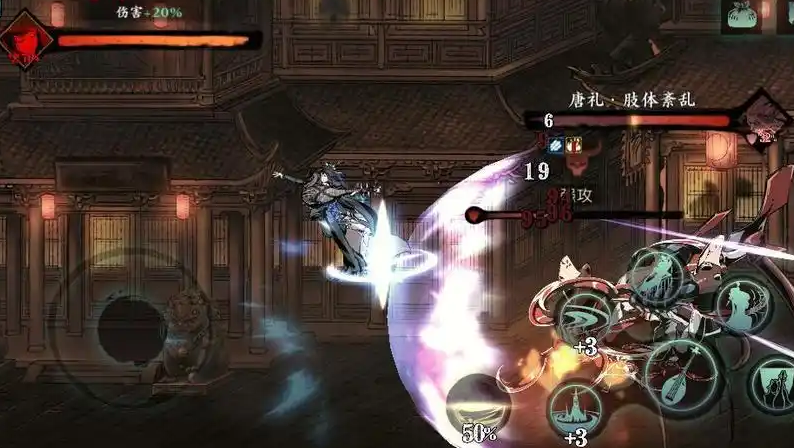Tap the long-haired figure skill at the screen edge
This screenshot has width=794, height=448.
pyautogui.click(x=777, y=384)
